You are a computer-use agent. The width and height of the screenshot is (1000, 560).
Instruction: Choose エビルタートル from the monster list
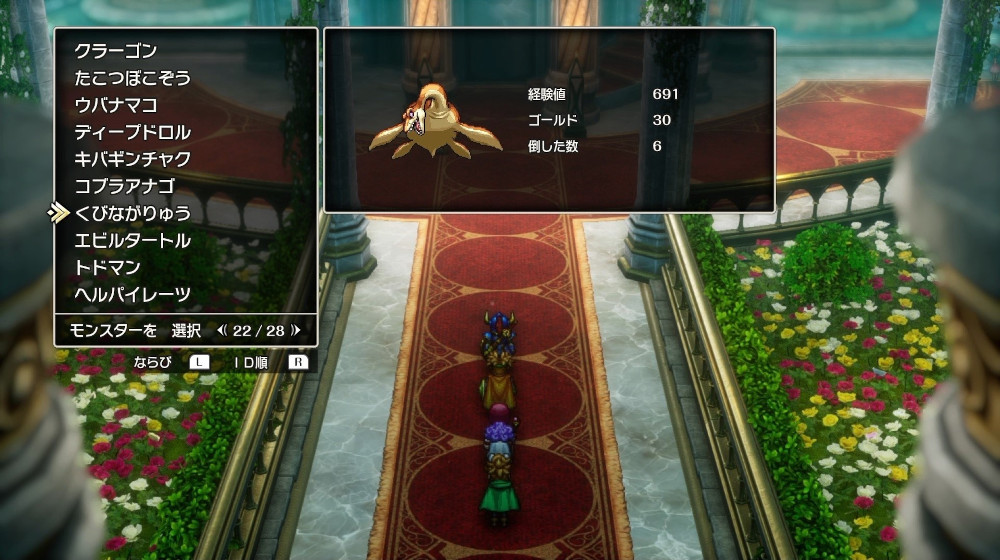coord(132,240)
